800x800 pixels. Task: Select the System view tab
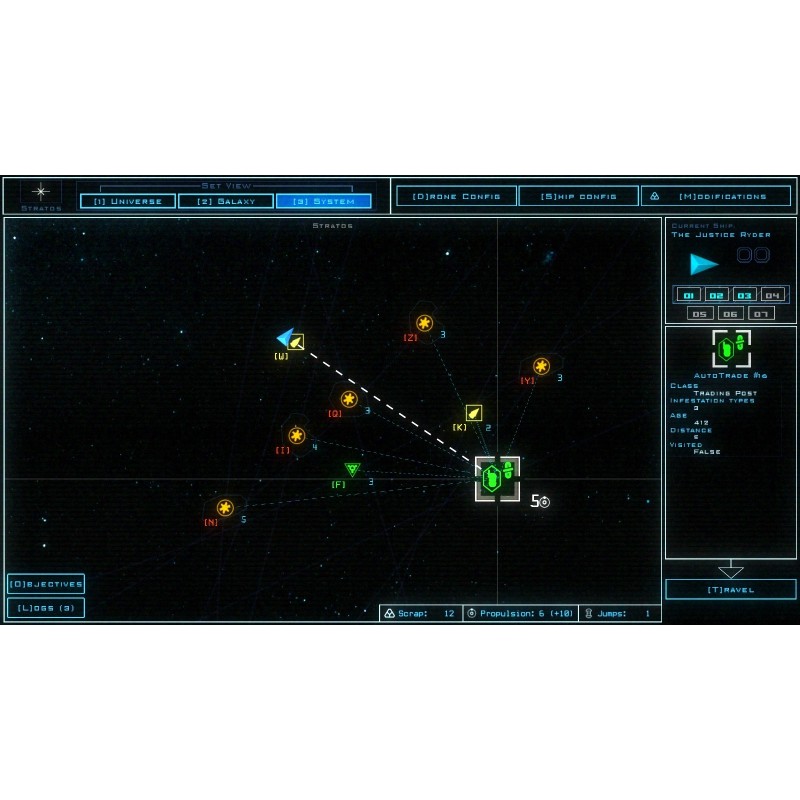[x=323, y=201]
